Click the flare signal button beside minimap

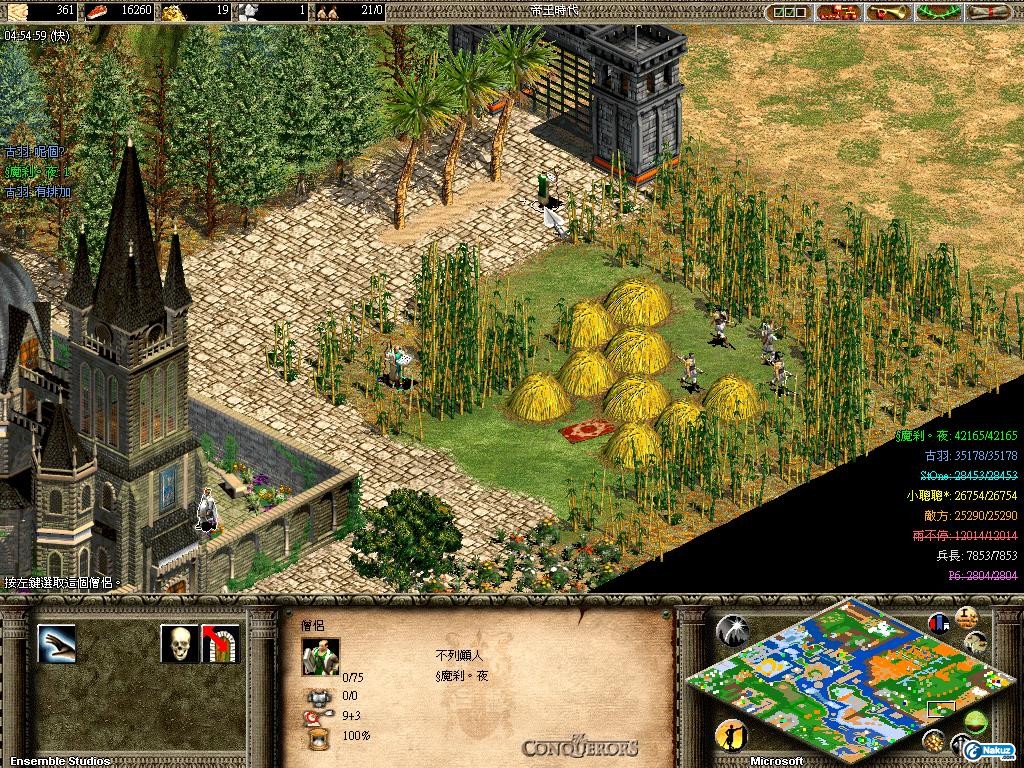(x=733, y=628)
